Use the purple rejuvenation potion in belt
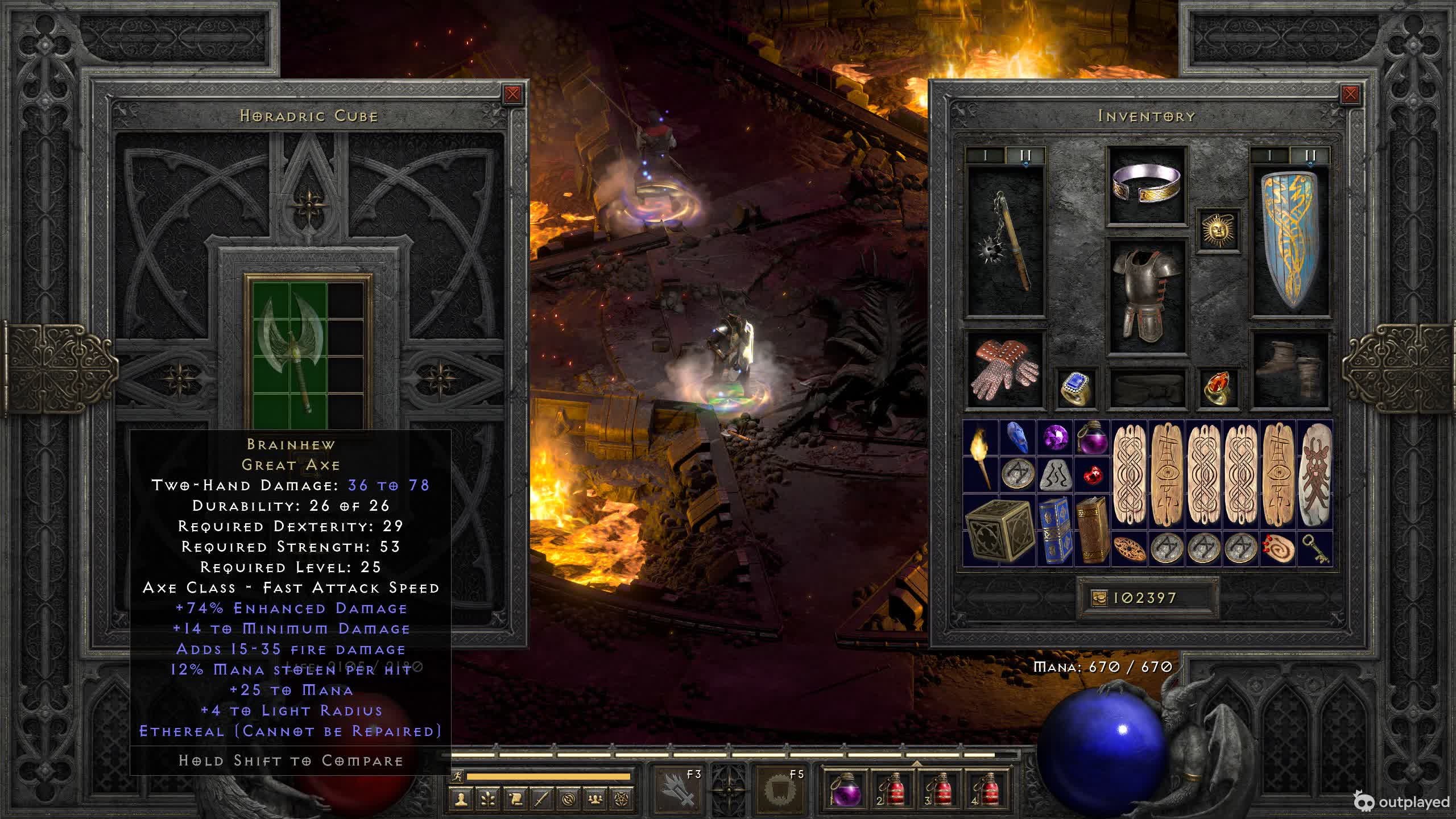 pos(846,791)
